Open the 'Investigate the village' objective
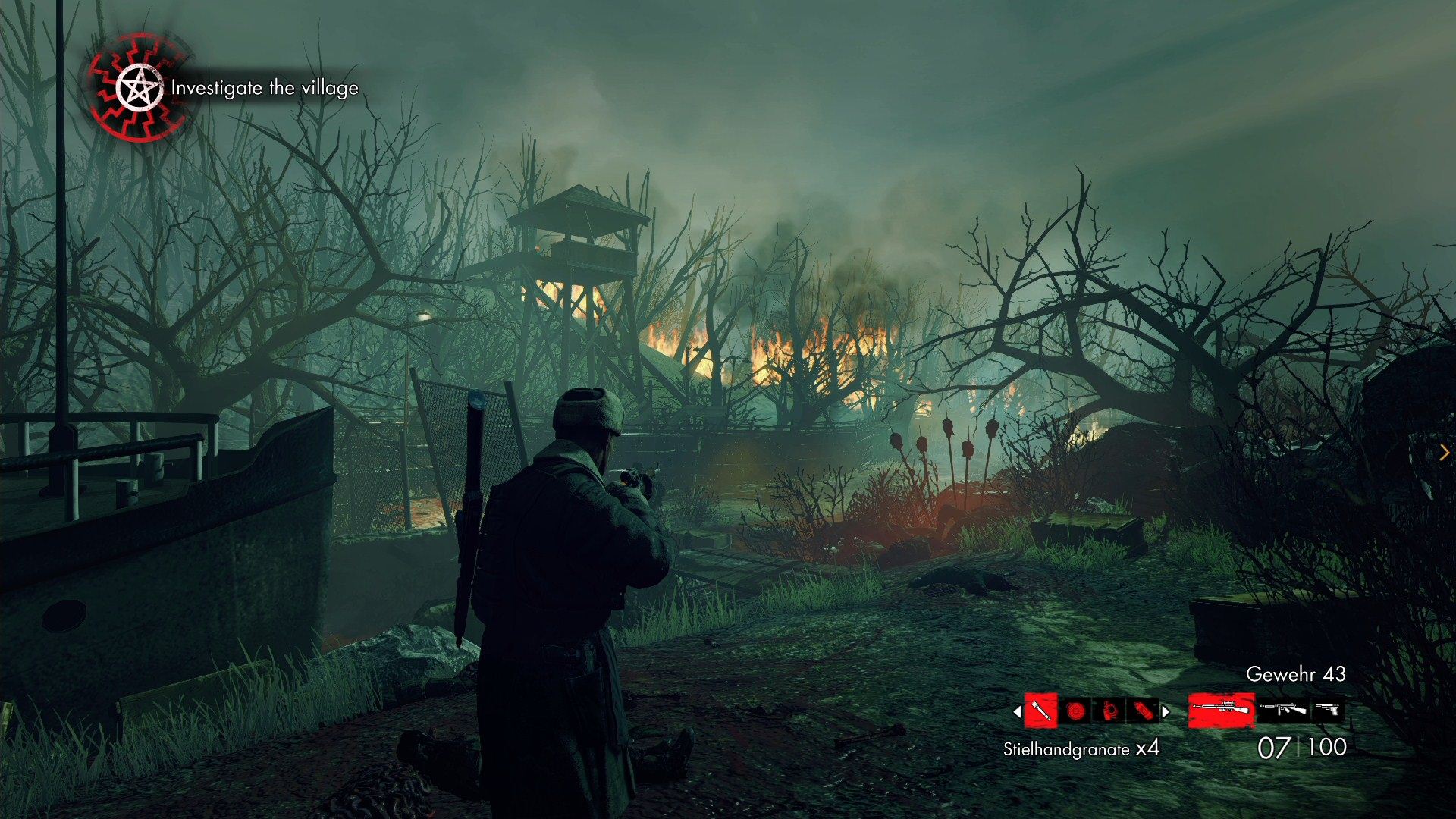 click(x=265, y=89)
